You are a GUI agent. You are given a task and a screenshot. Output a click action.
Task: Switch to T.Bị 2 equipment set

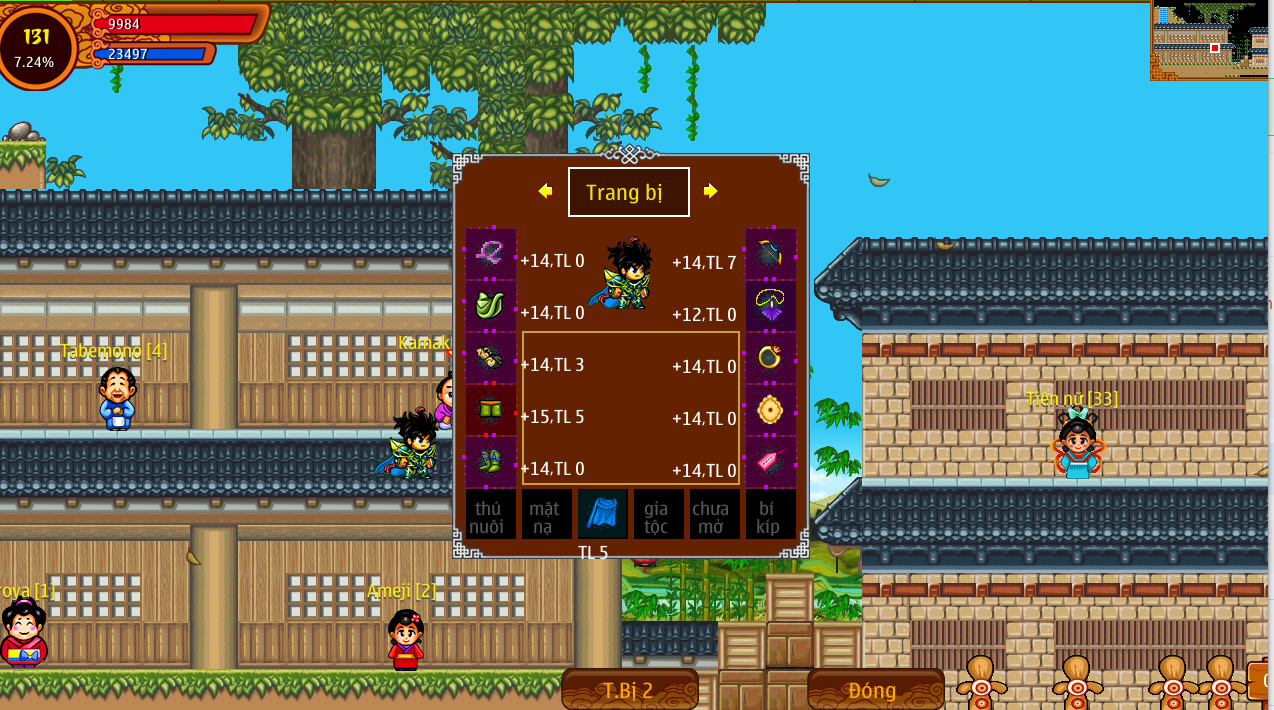(x=629, y=690)
